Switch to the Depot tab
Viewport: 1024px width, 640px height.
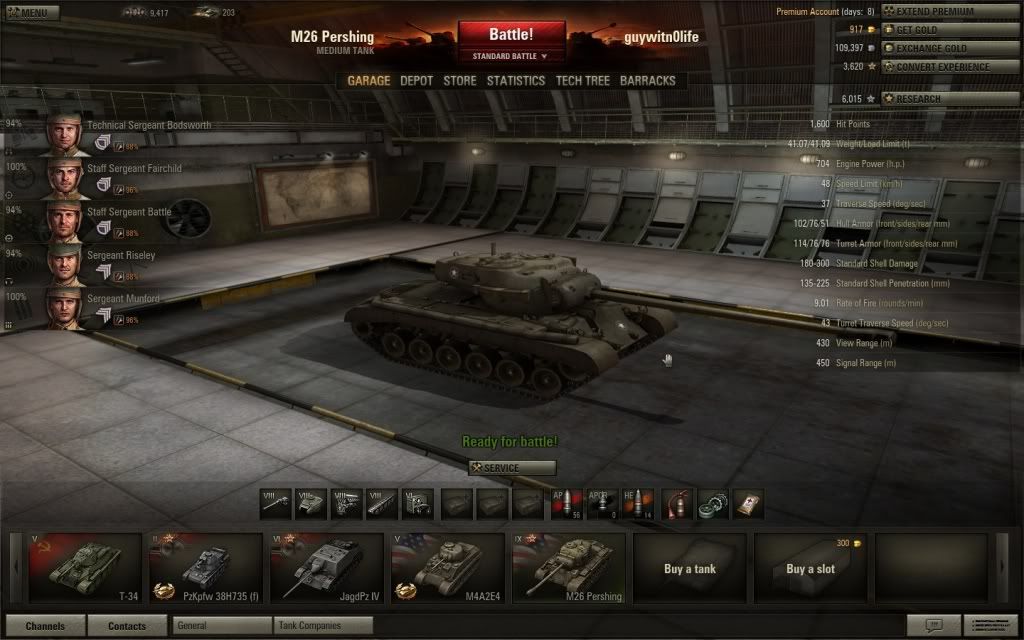[416, 81]
